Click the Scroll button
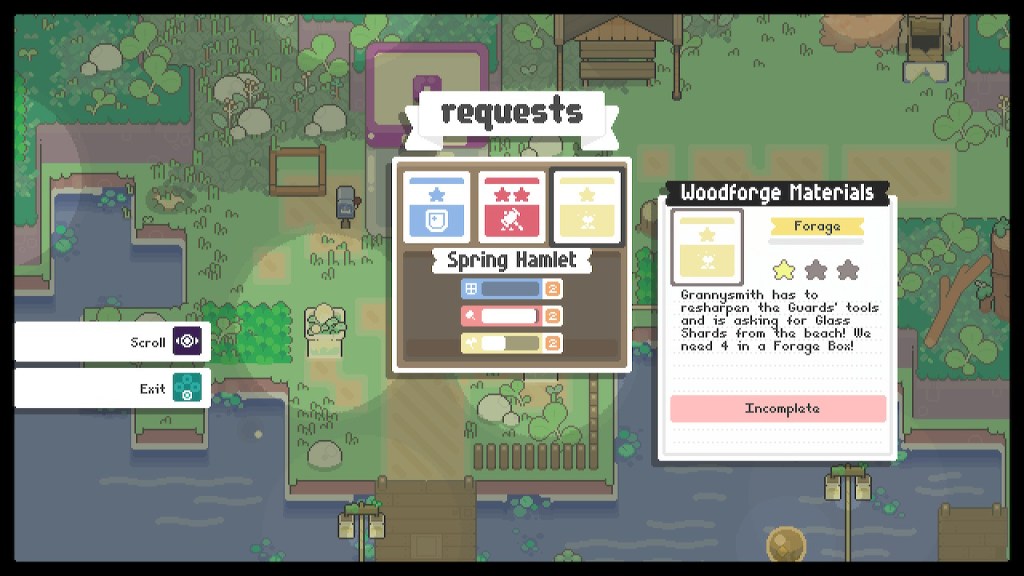 [x=112, y=341]
